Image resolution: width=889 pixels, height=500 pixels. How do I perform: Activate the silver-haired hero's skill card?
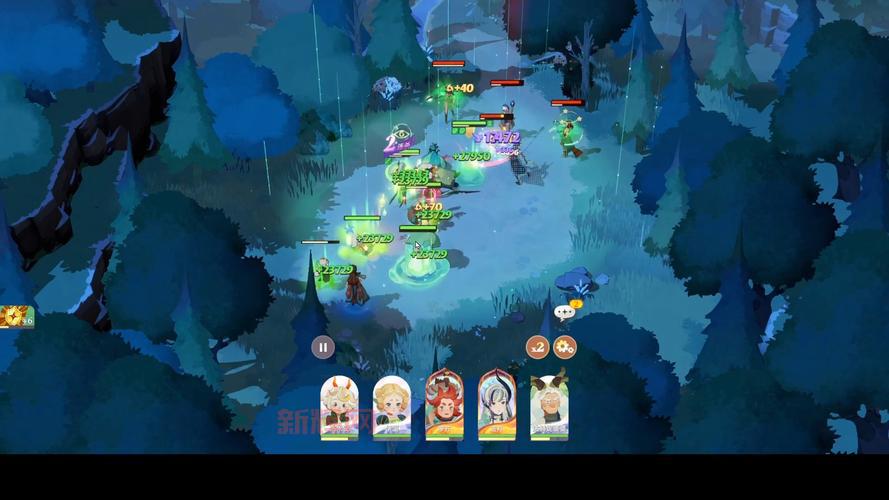(497, 404)
